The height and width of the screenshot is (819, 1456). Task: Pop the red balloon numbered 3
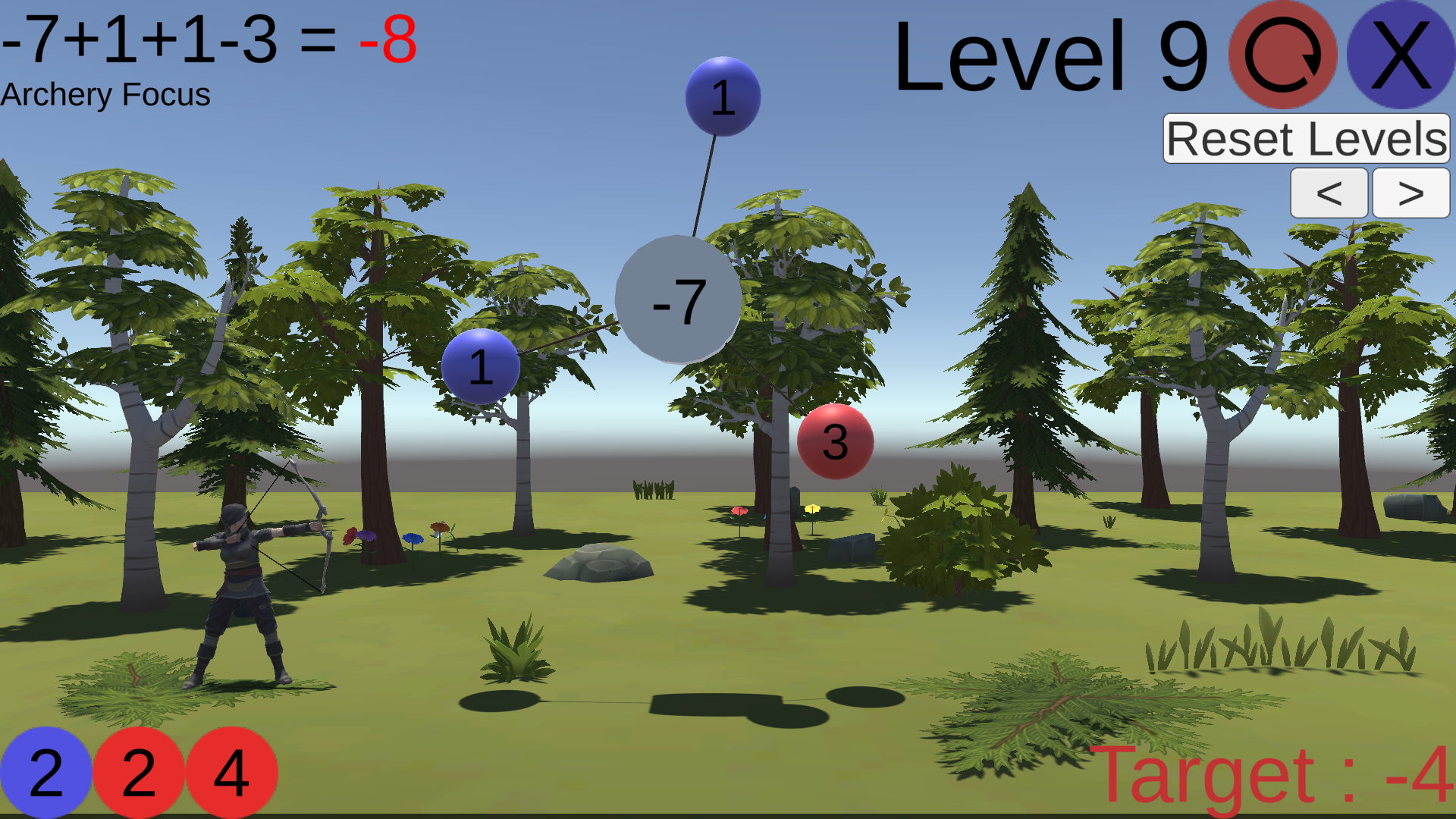coord(834,442)
